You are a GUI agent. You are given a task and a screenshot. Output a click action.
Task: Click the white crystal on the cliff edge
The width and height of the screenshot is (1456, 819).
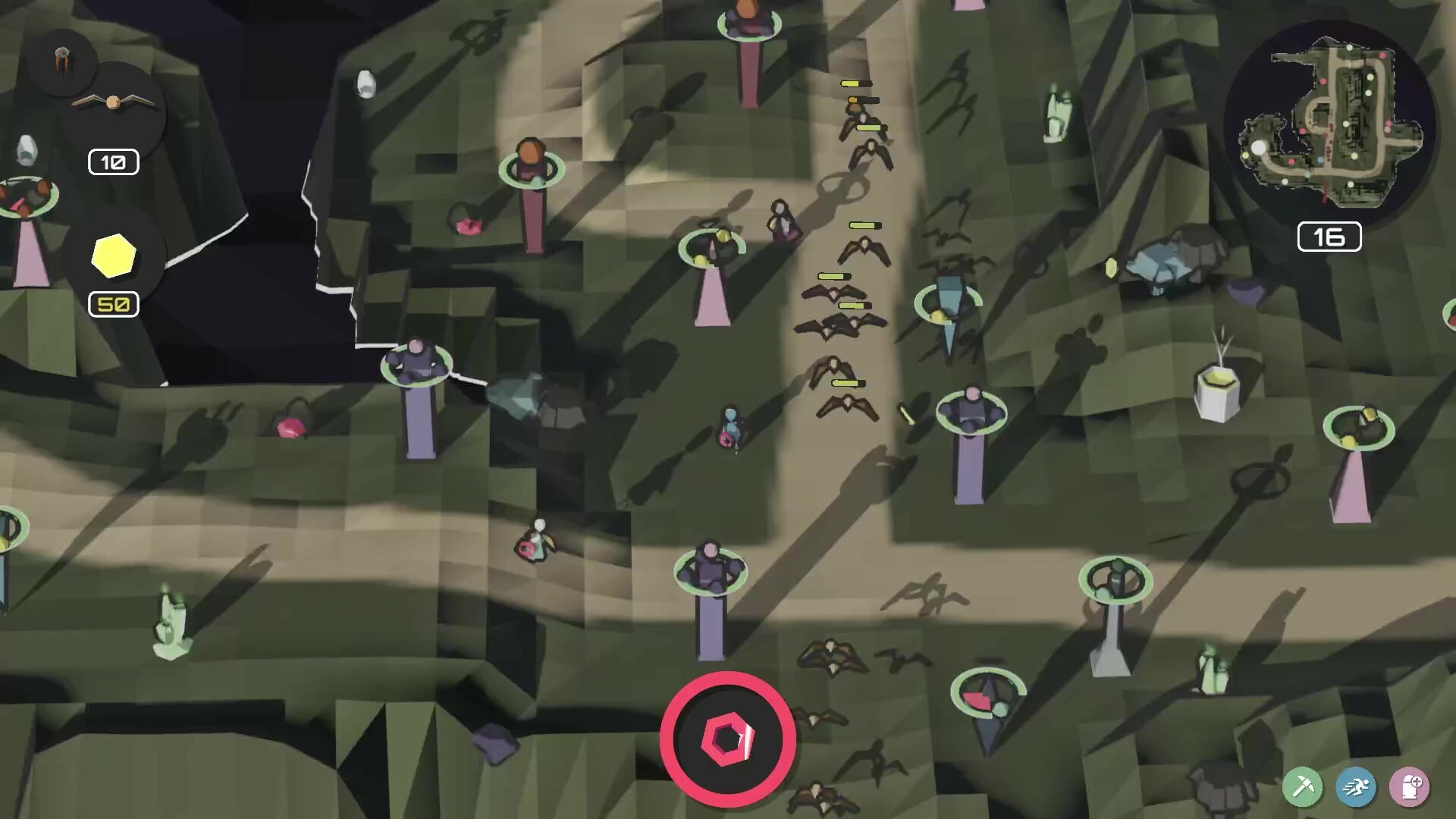click(367, 83)
